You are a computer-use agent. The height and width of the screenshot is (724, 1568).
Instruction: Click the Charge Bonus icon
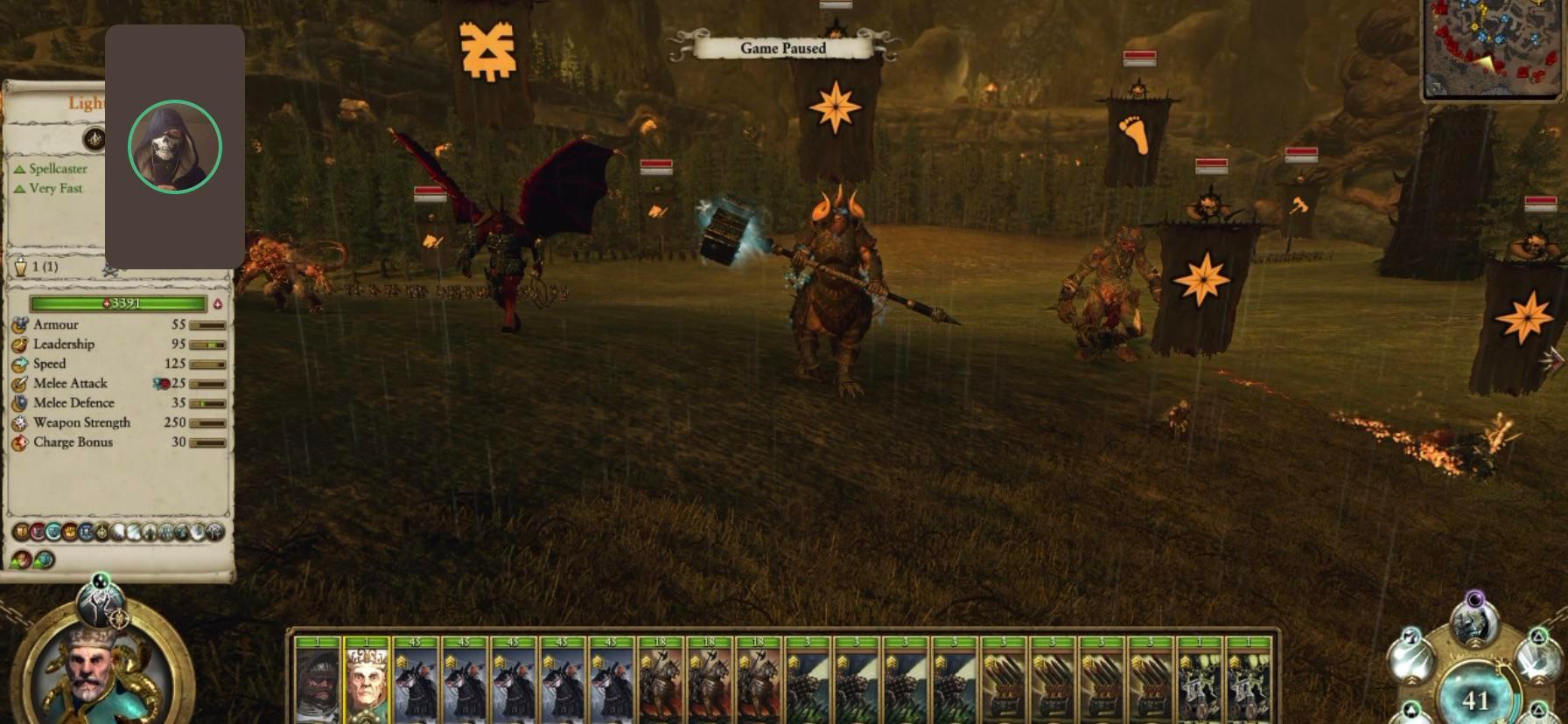[20, 442]
